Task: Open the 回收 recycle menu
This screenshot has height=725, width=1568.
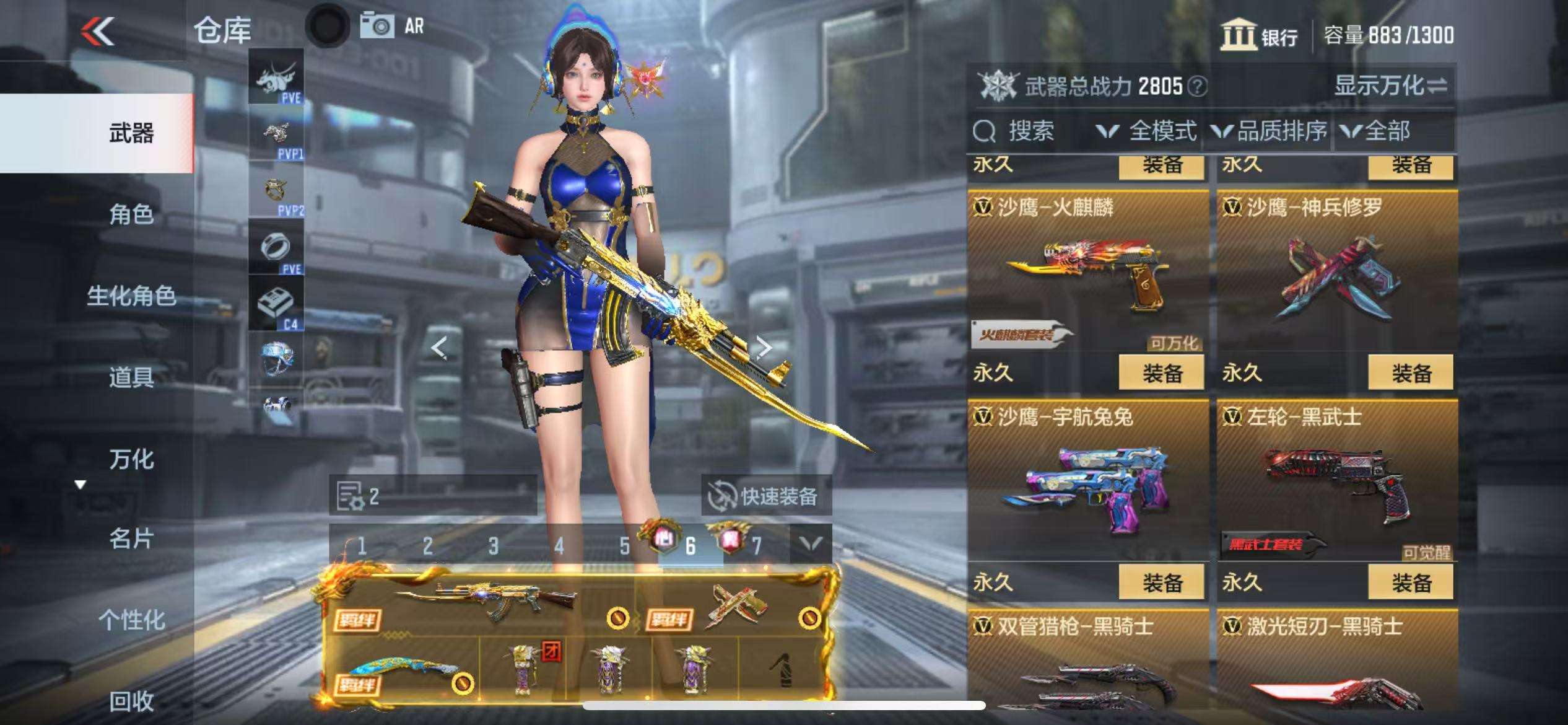Action: tap(131, 701)
